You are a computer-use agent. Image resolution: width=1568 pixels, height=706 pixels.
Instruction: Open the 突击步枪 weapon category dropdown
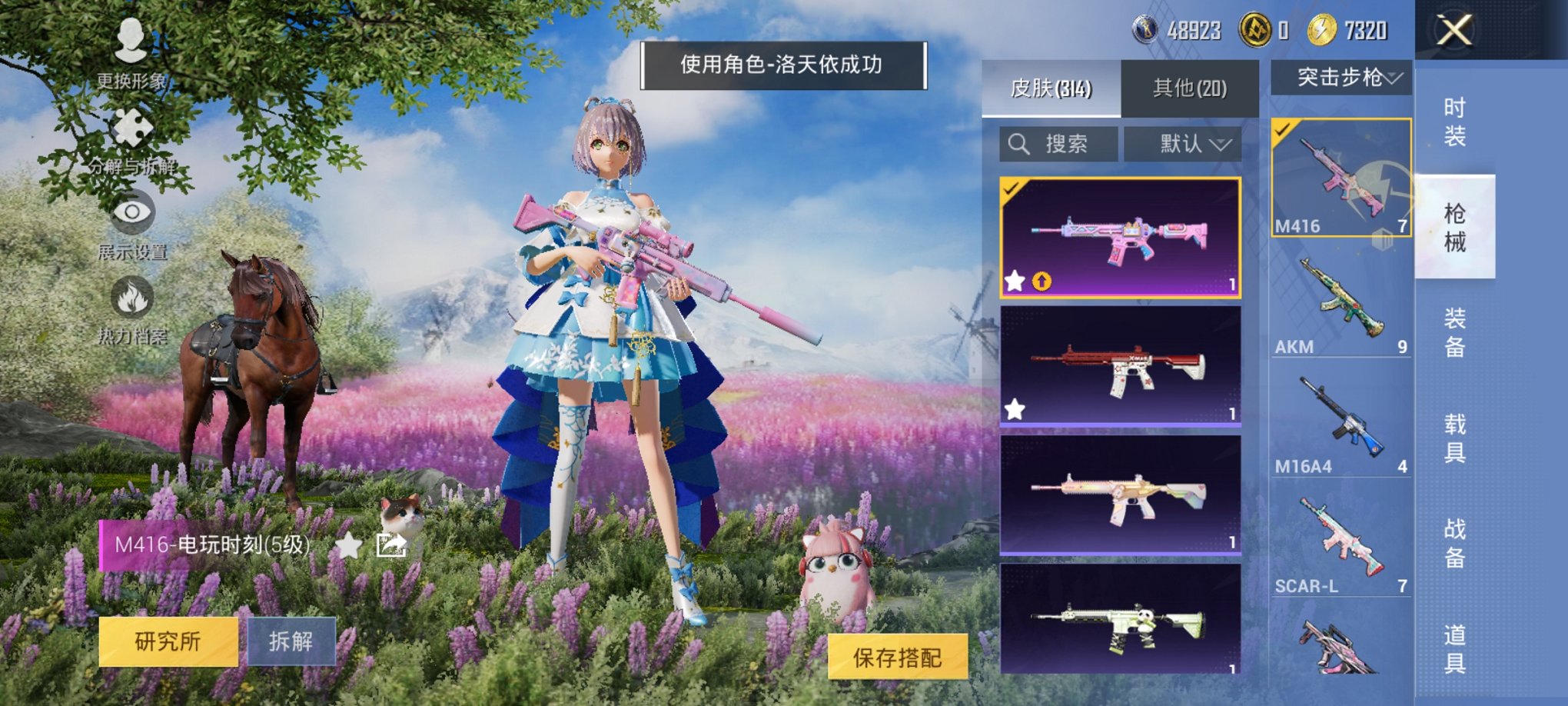(x=1350, y=77)
